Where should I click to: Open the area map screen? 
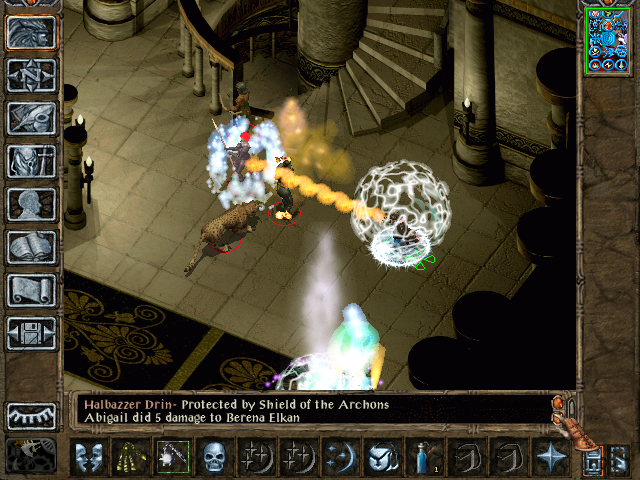(31, 75)
